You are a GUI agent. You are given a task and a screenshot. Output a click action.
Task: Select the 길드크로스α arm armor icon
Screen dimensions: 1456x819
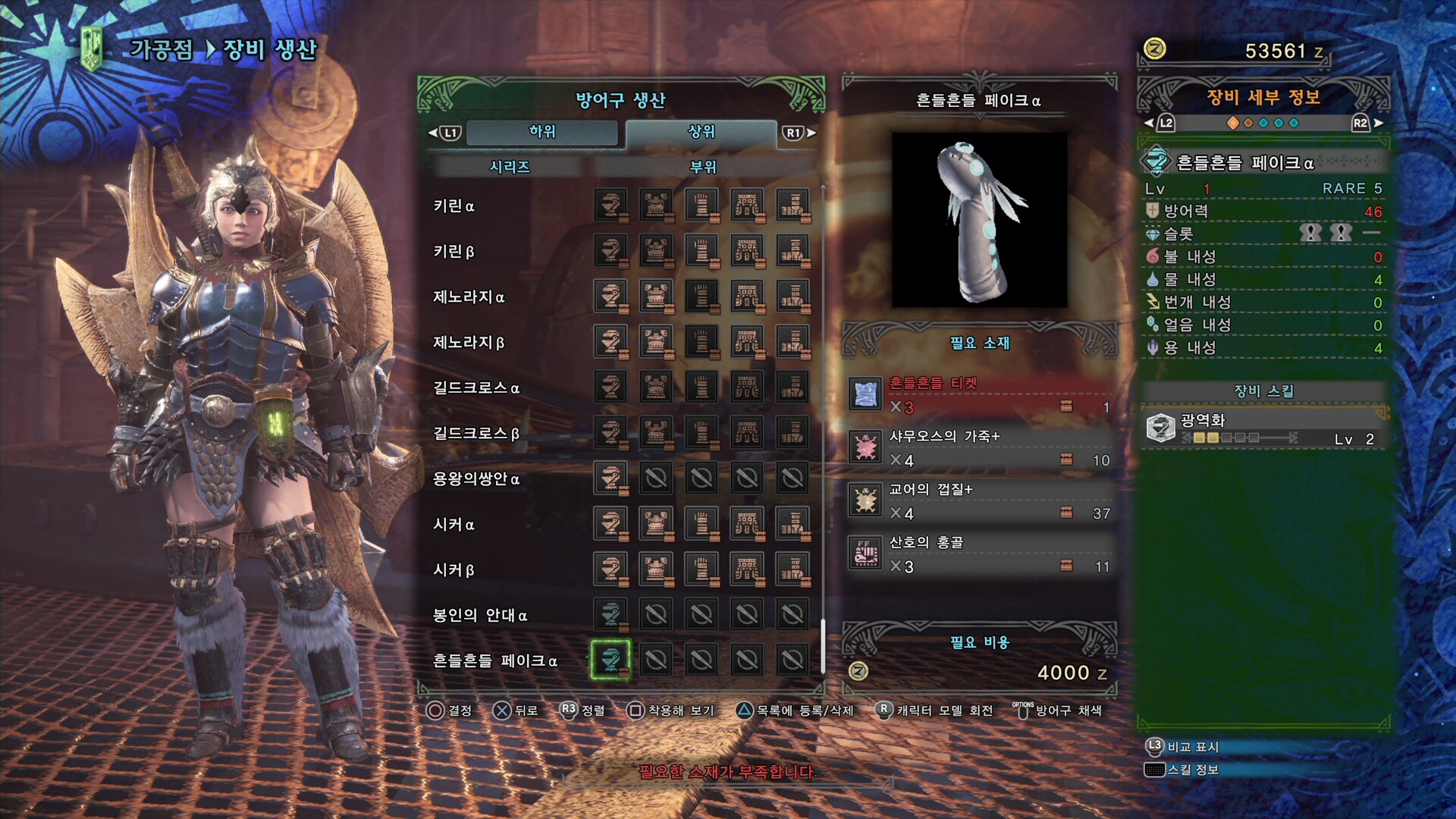point(701,388)
